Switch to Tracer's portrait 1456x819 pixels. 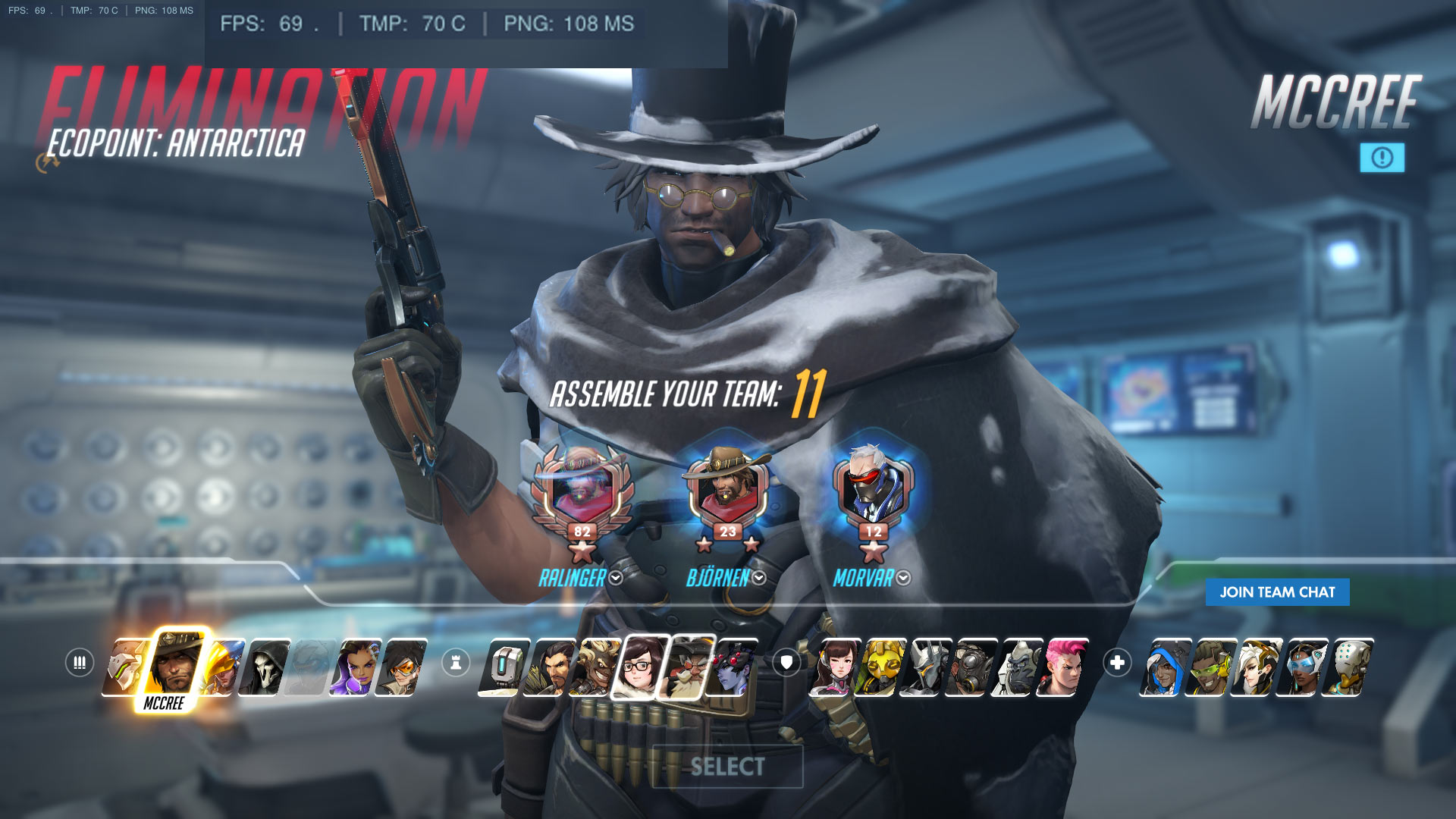tap(402, 667)
